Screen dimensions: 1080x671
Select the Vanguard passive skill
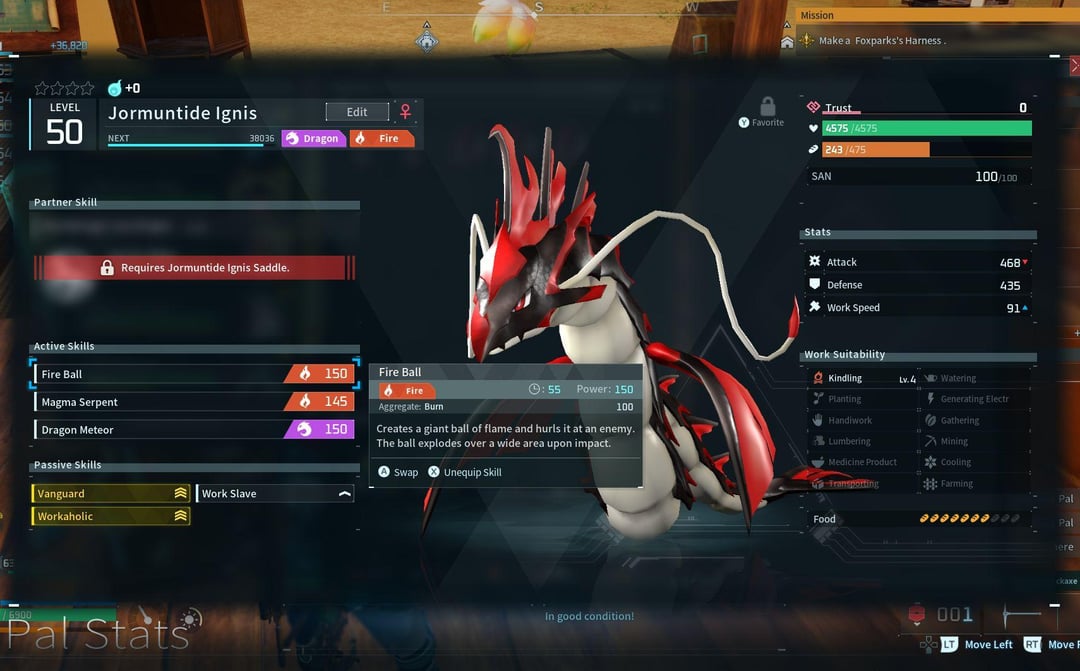tap(111, 494)
